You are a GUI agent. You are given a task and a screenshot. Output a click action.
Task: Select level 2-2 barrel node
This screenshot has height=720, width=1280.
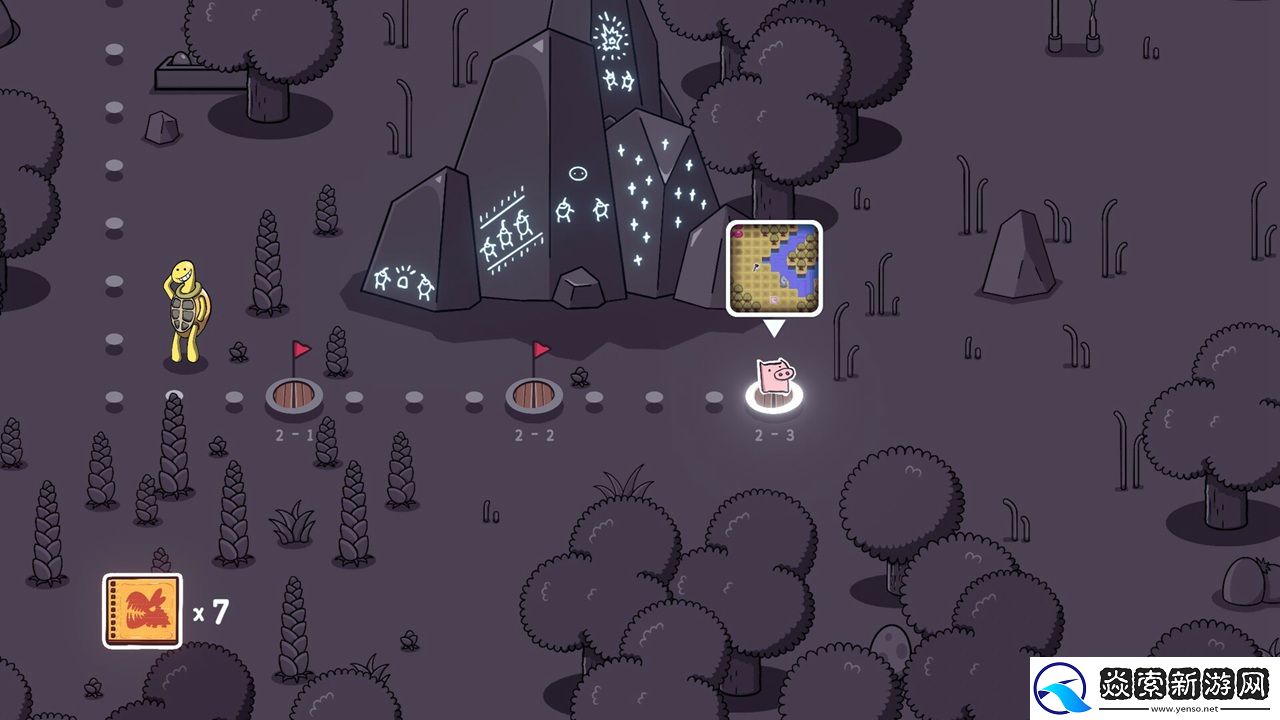coord(534,396)
